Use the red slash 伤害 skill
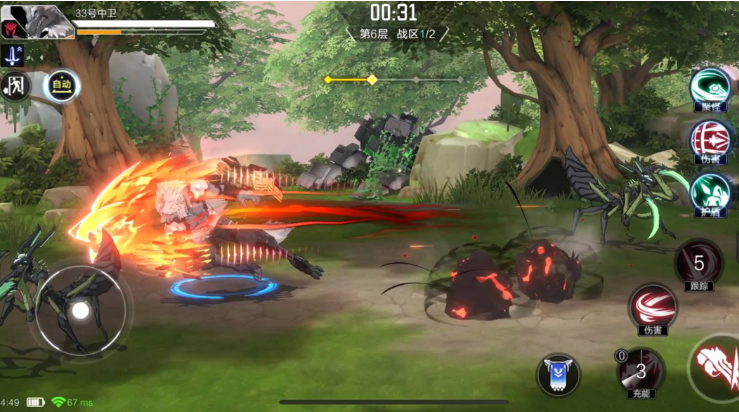 (x=651, y=305)
